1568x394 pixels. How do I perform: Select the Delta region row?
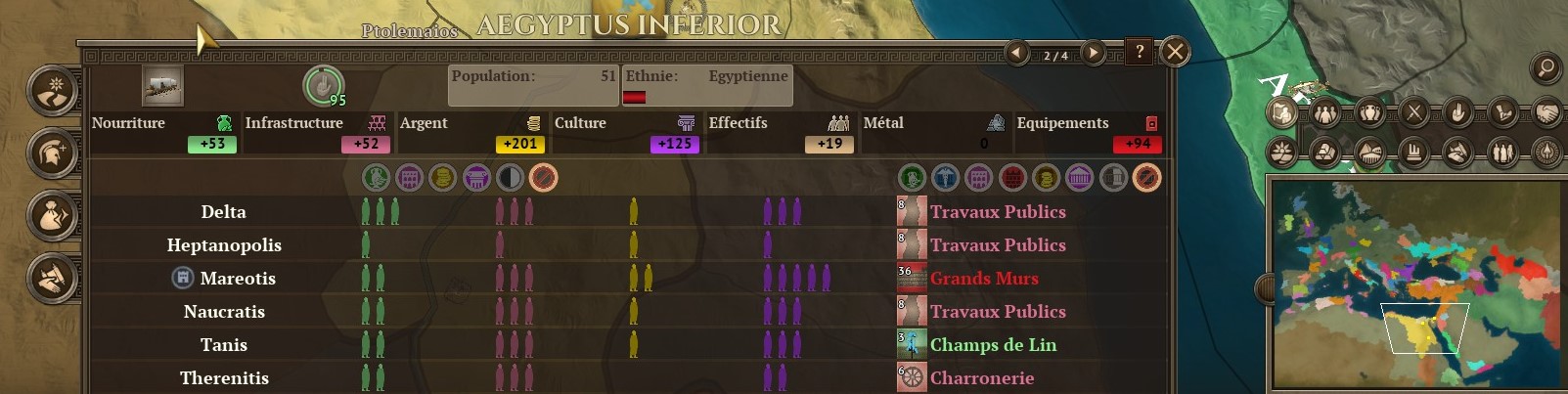coord(223,212)
